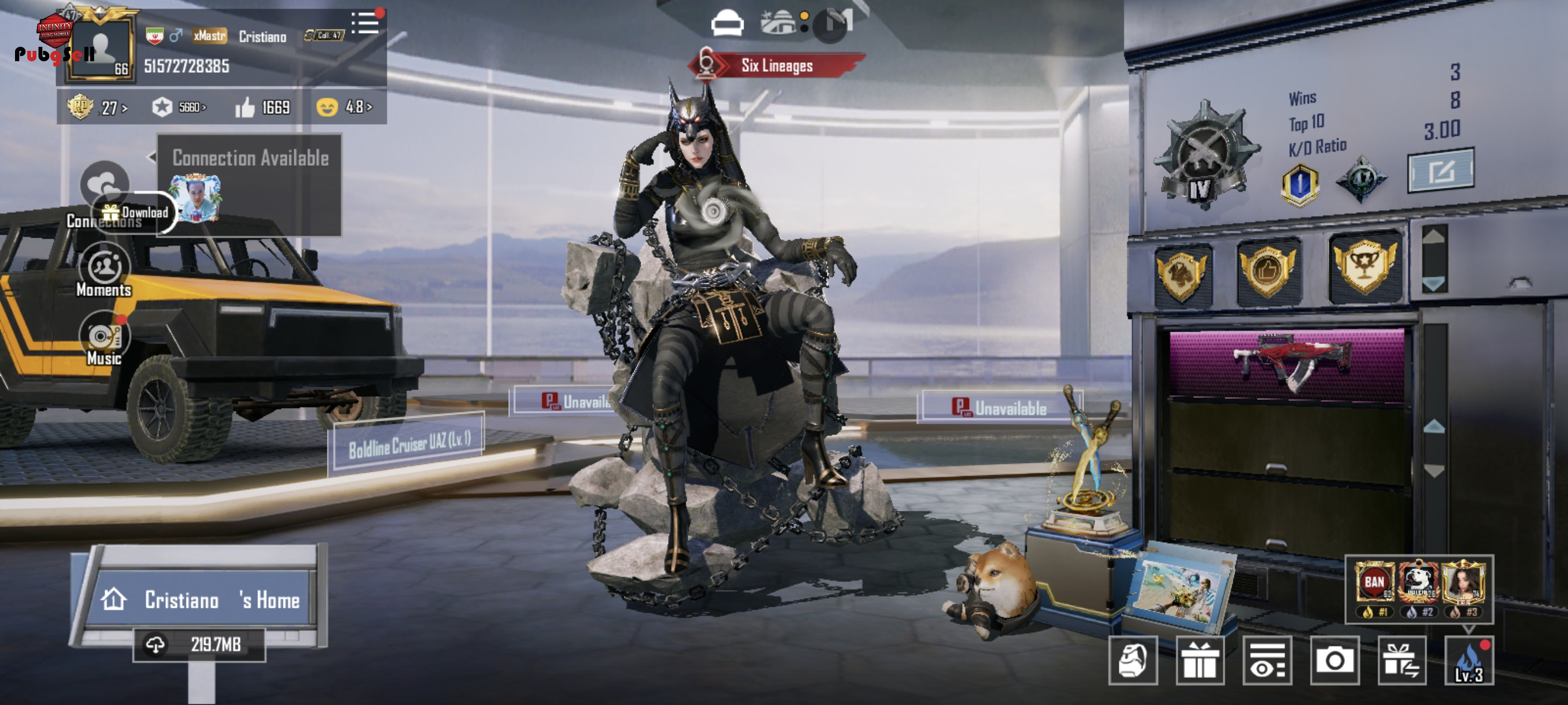This screenshot has height=705, width=1568.
Task: Open the smiley face 4.8 rating
Action: coord(344,107)
